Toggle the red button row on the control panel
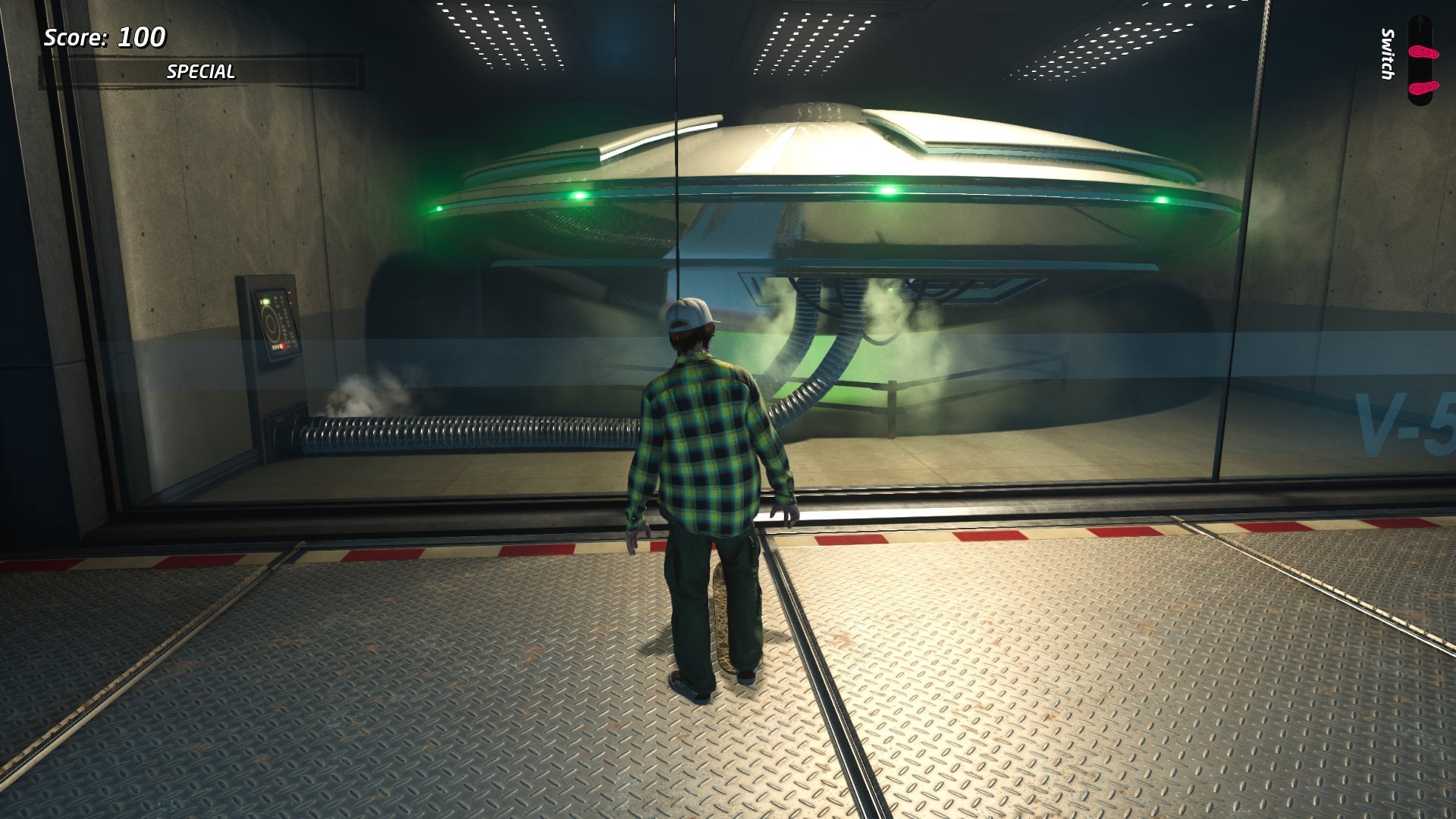This screenshot has width=1456, height=819. pos(277,347)
